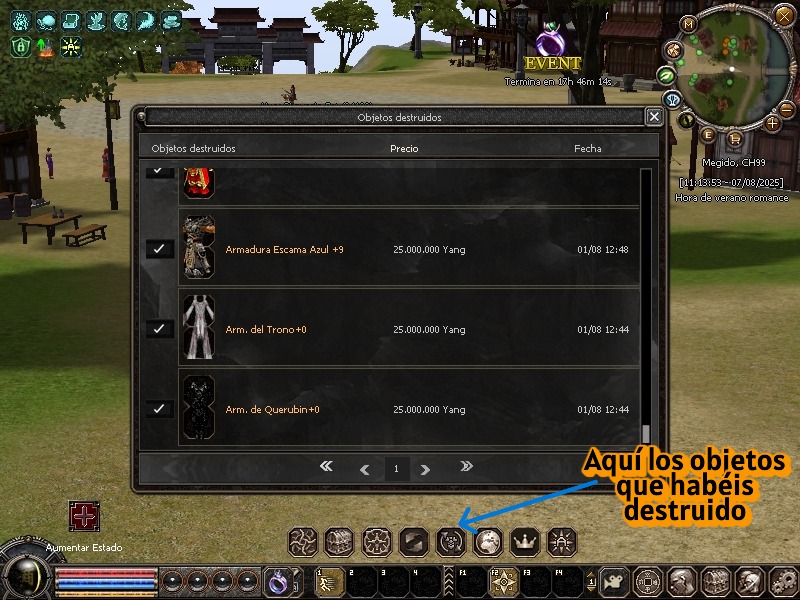Open the shop cart button below minimap
The image size is (800, 600).
click(x=735, y=139)
